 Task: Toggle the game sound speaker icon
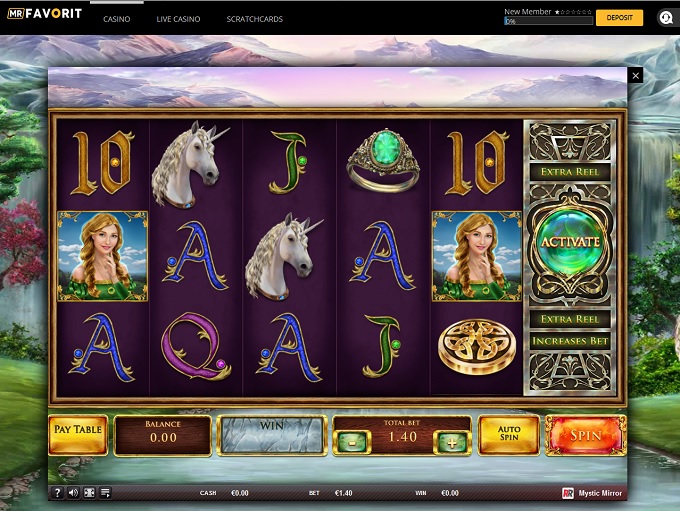pyautogui.click(x=74, y=493)
